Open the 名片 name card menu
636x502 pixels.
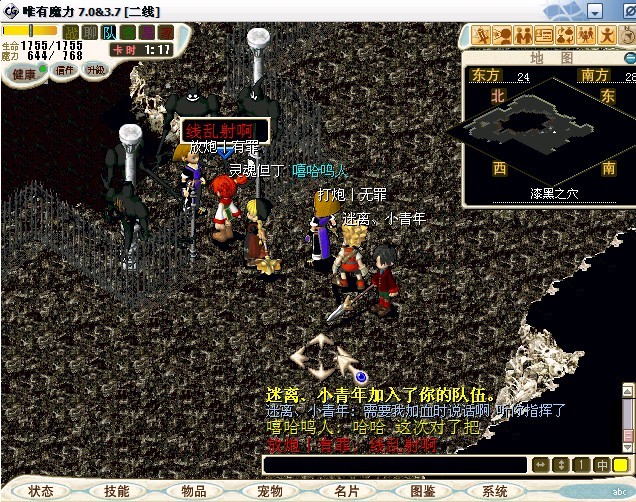click(x=346, y=491)
